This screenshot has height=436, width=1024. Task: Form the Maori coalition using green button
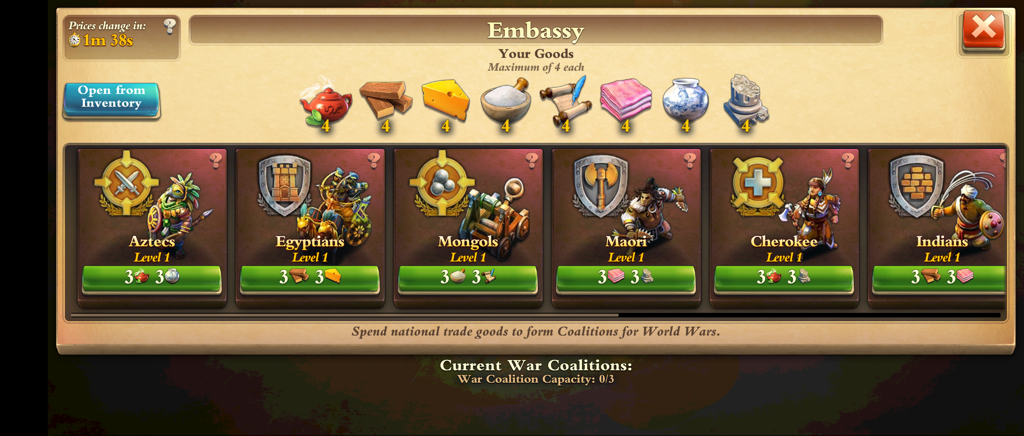click(x=626, y=277)
